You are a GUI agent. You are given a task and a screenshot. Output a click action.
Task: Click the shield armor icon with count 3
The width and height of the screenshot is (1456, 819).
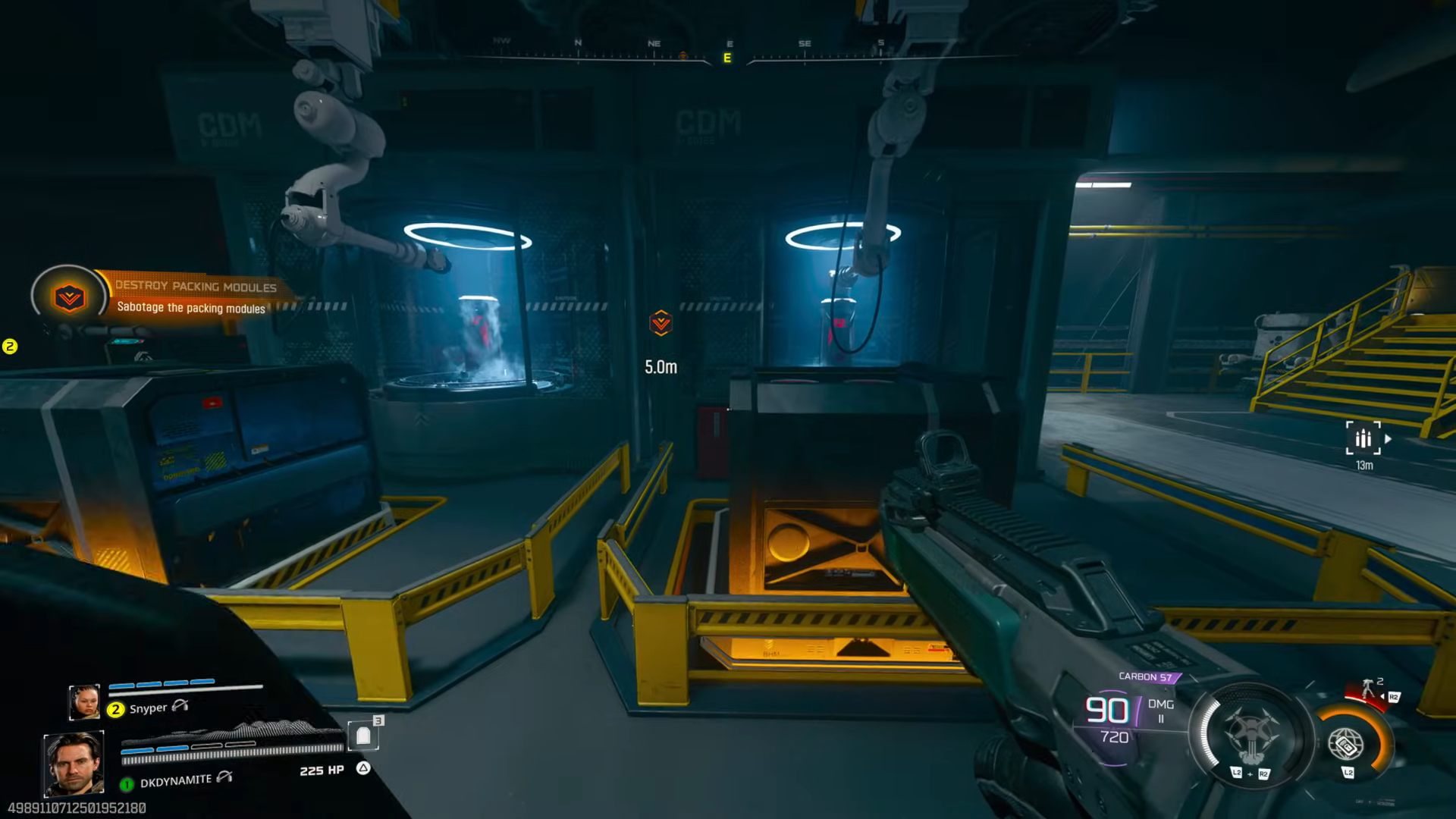point(365,736)
